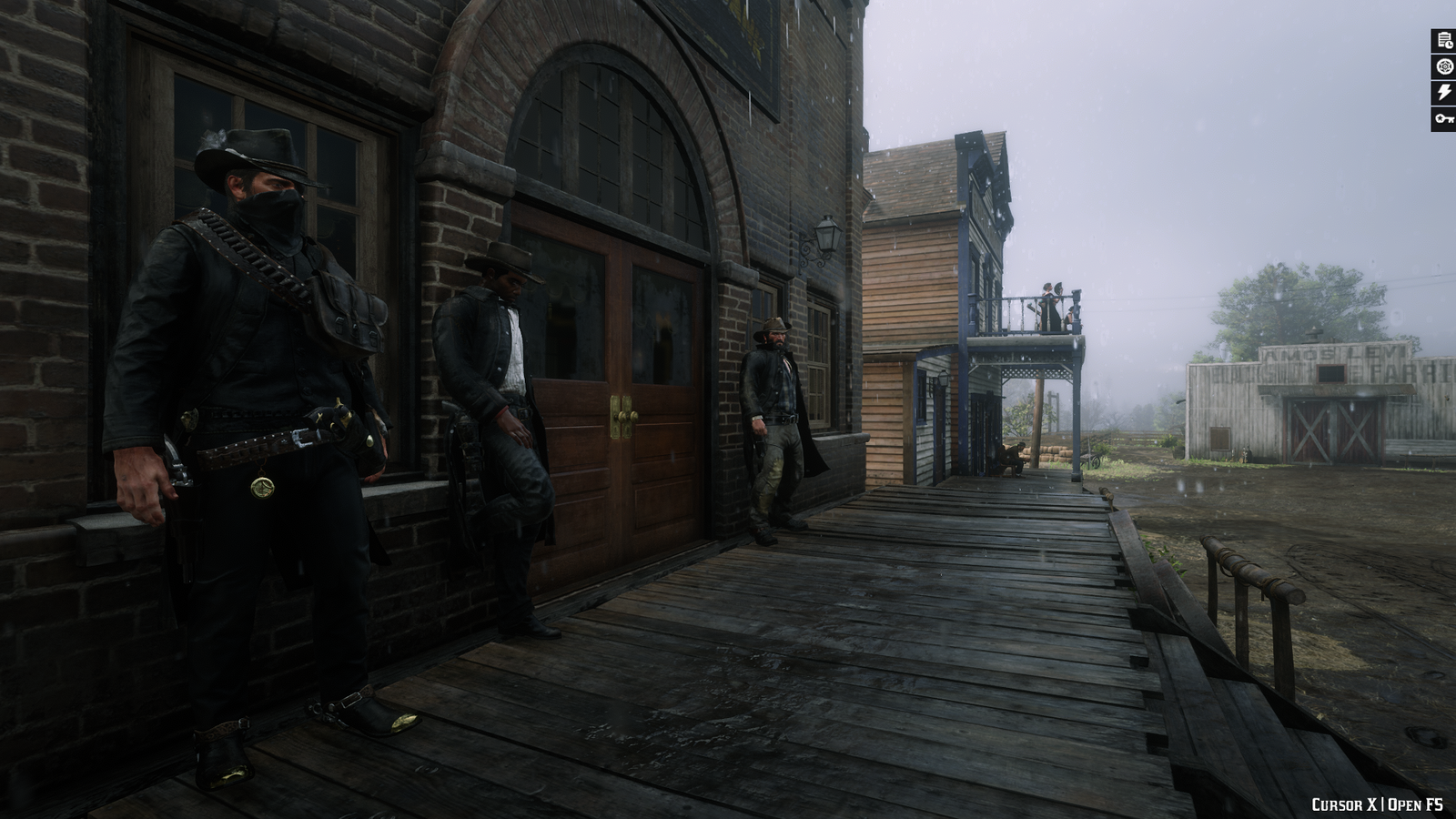Click the star key icon
Image resolution: width=1456 pixels, height=819 pixels.
point(1443,118)
